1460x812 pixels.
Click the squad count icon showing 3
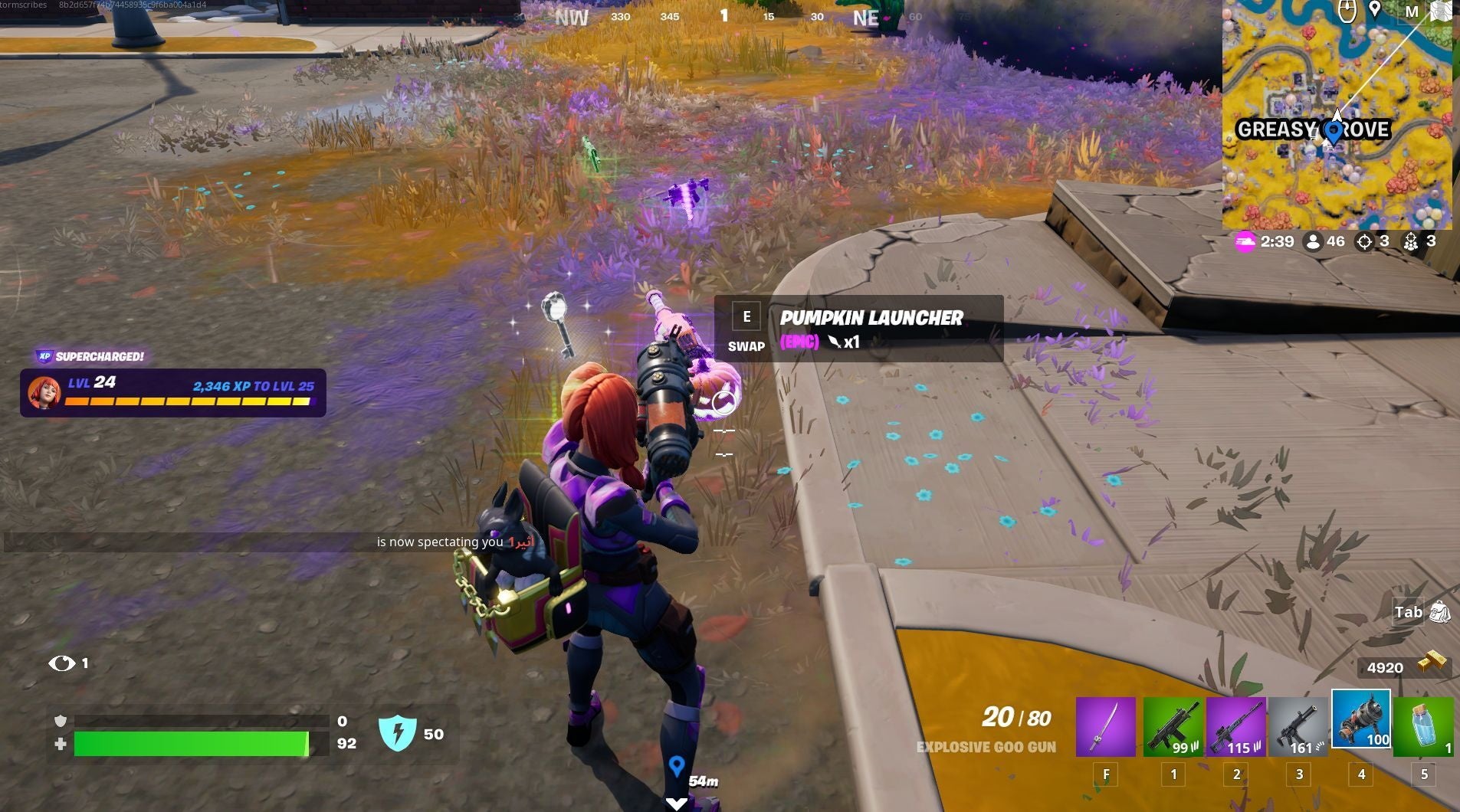(x=1412, y=241)
